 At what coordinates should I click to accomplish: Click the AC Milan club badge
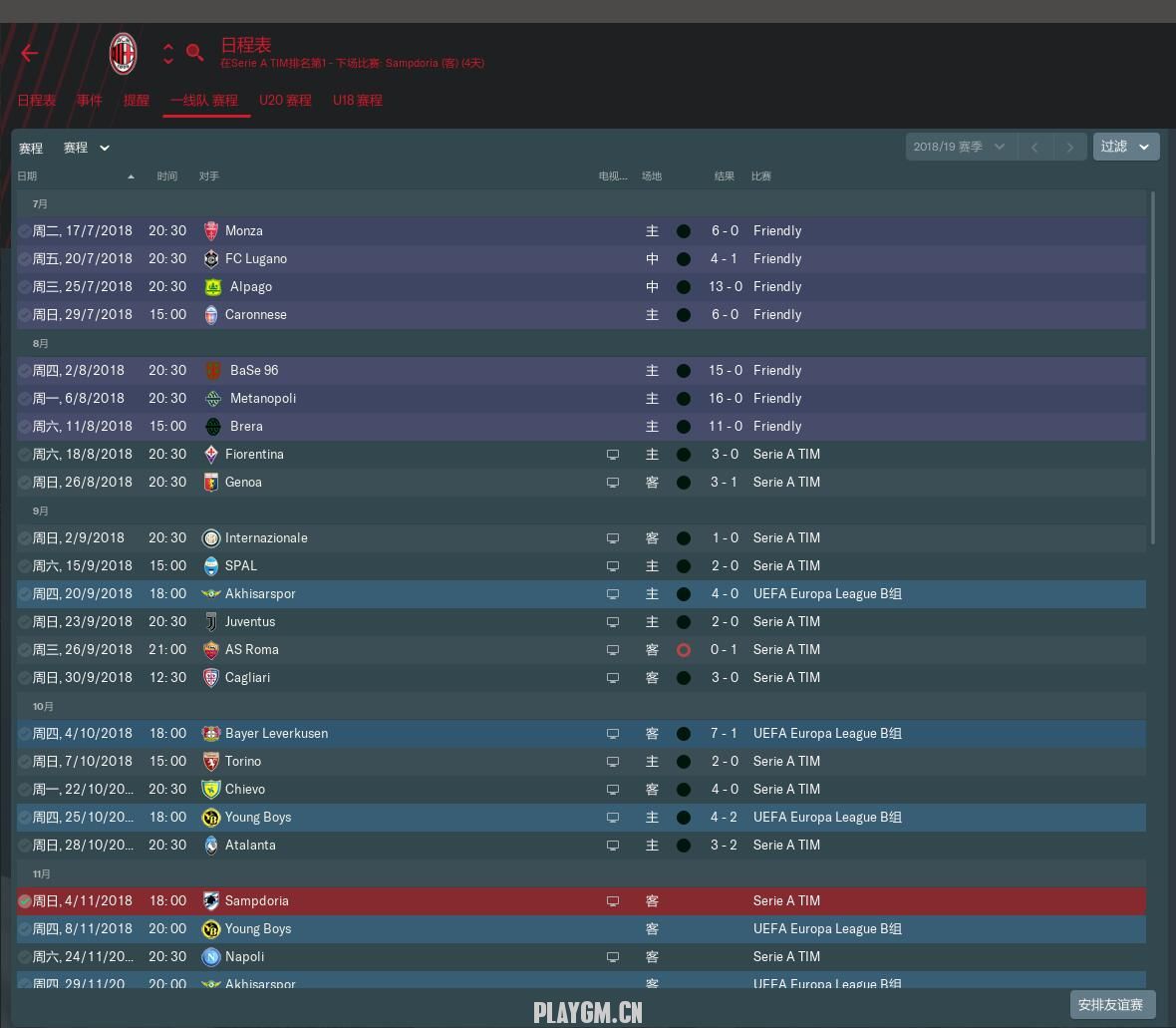coord(123,53)
